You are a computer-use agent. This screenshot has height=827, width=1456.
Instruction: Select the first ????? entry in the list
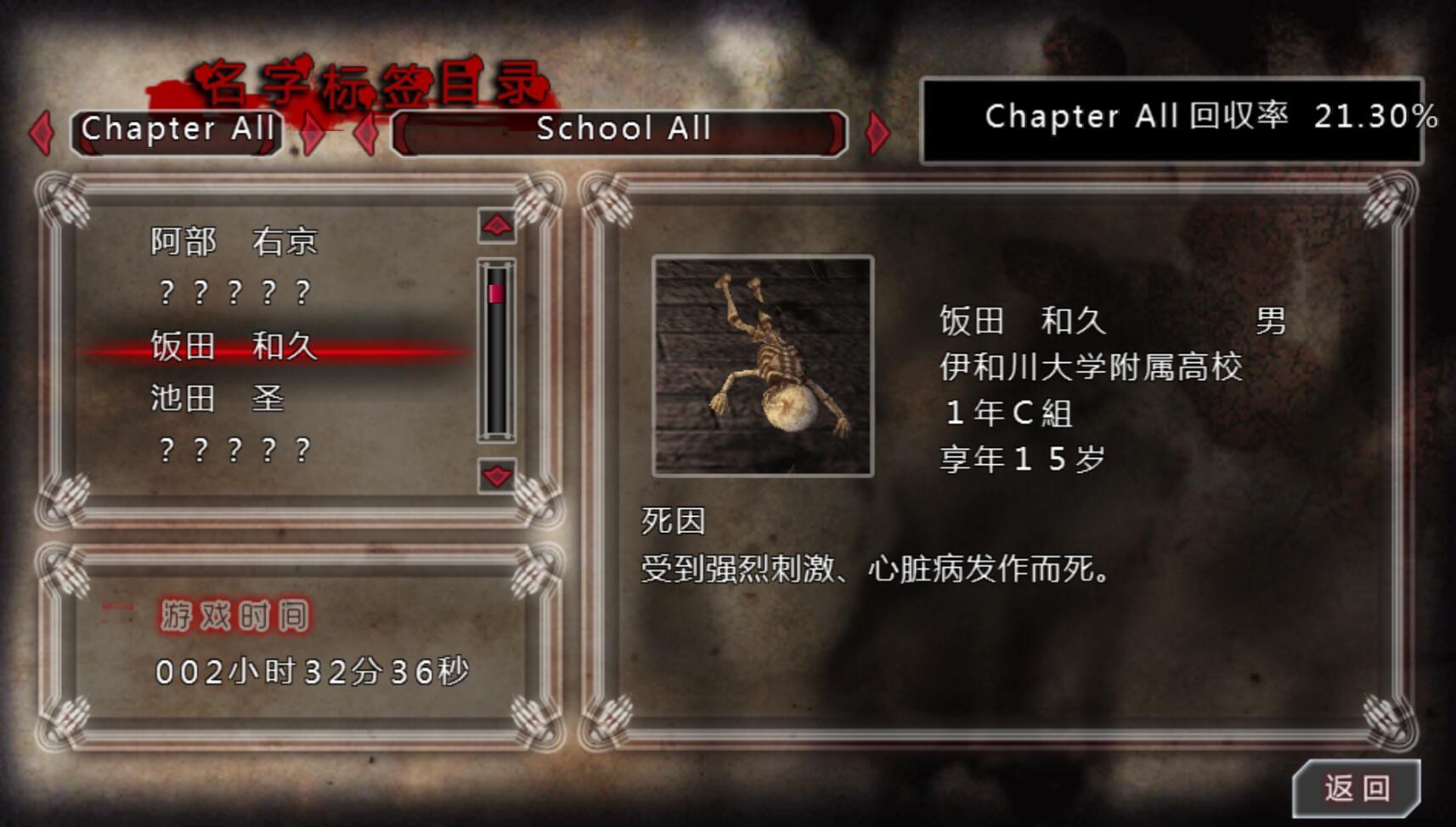(x=234, y=293)
